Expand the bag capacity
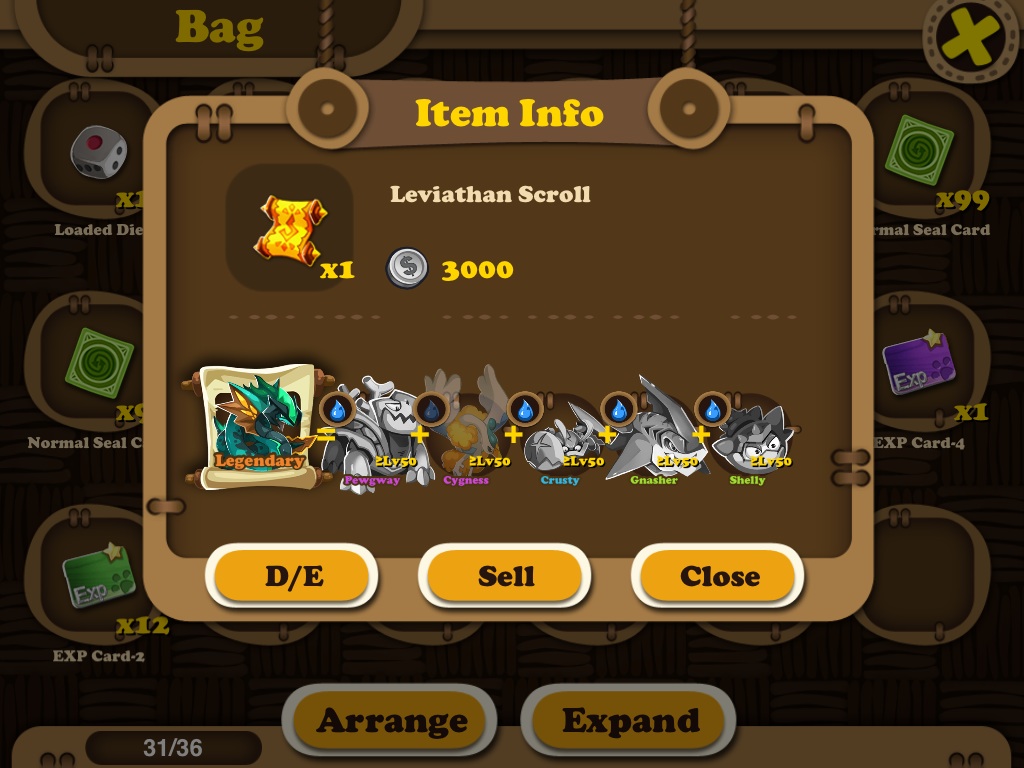The image size is (1024, 768). (630, 720)
